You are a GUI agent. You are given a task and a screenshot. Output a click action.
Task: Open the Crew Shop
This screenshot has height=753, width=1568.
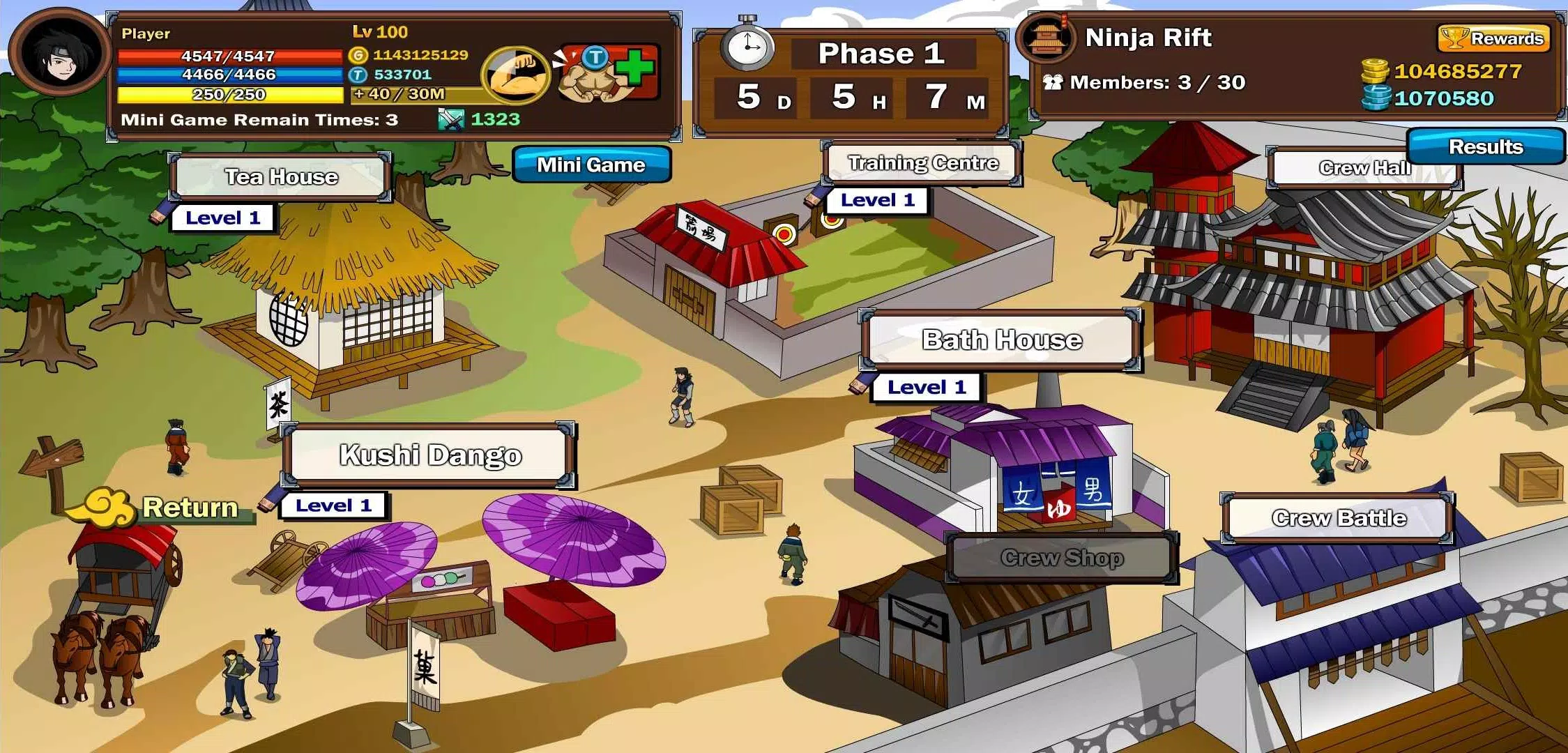coord(1061,558)
